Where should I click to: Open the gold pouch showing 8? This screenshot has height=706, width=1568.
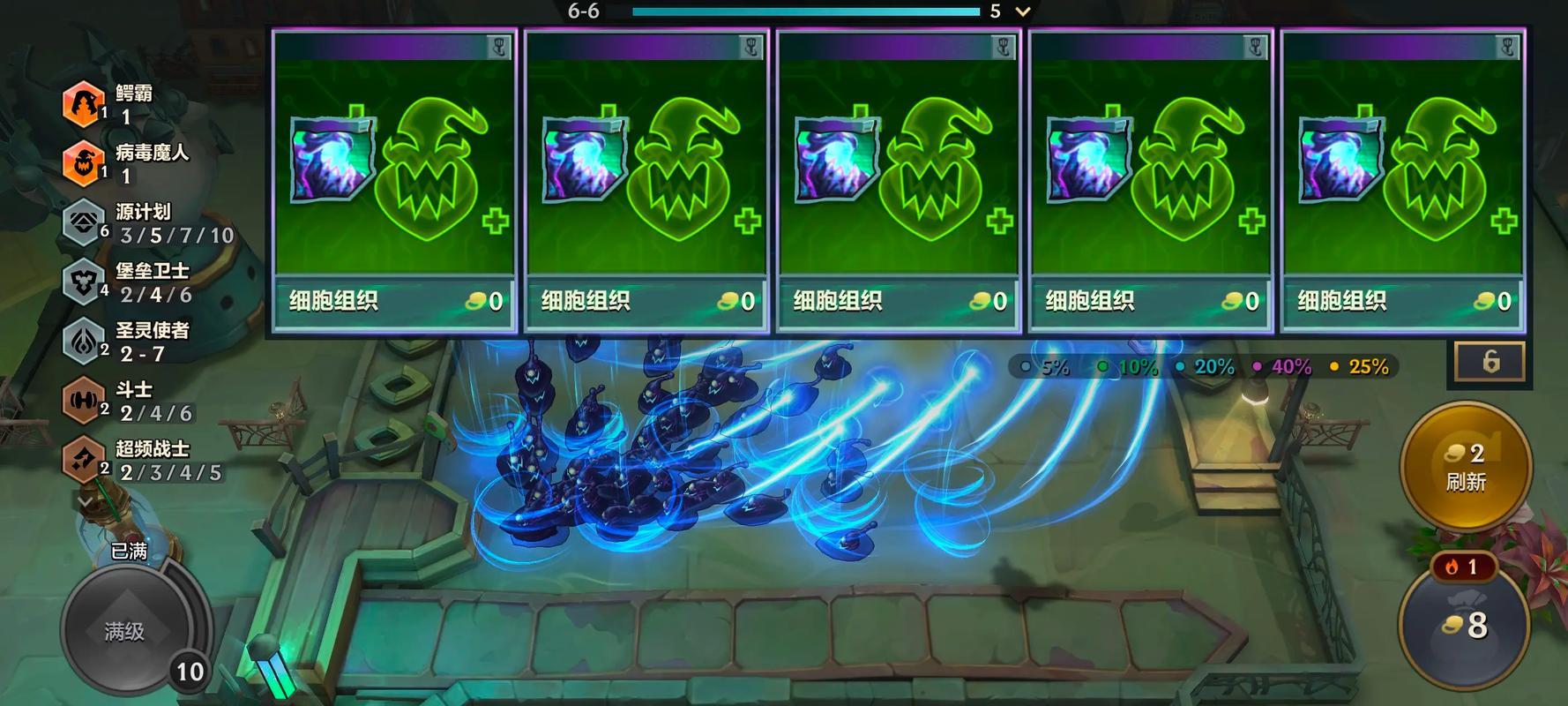point(1465,627)
